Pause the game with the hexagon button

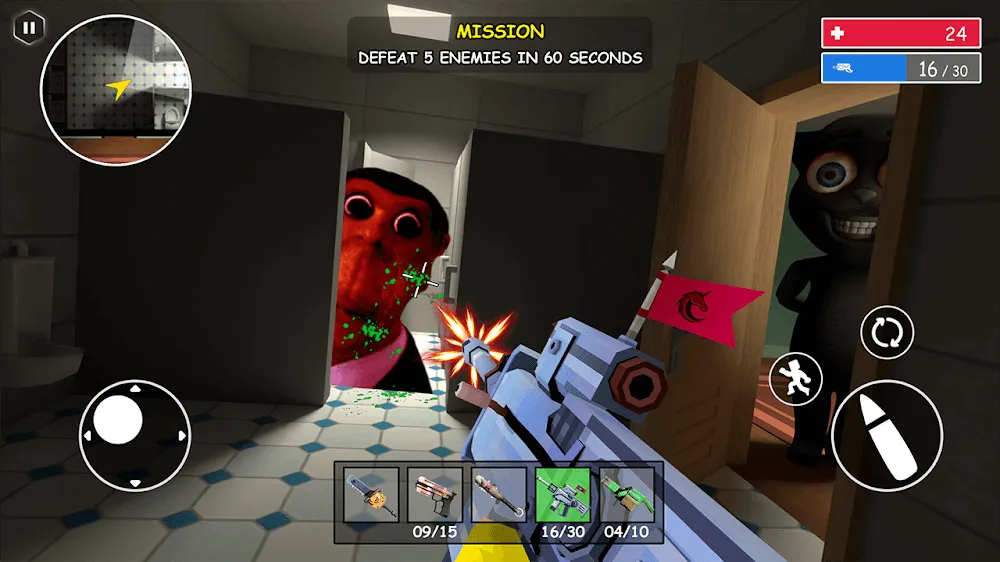(28, 28)
